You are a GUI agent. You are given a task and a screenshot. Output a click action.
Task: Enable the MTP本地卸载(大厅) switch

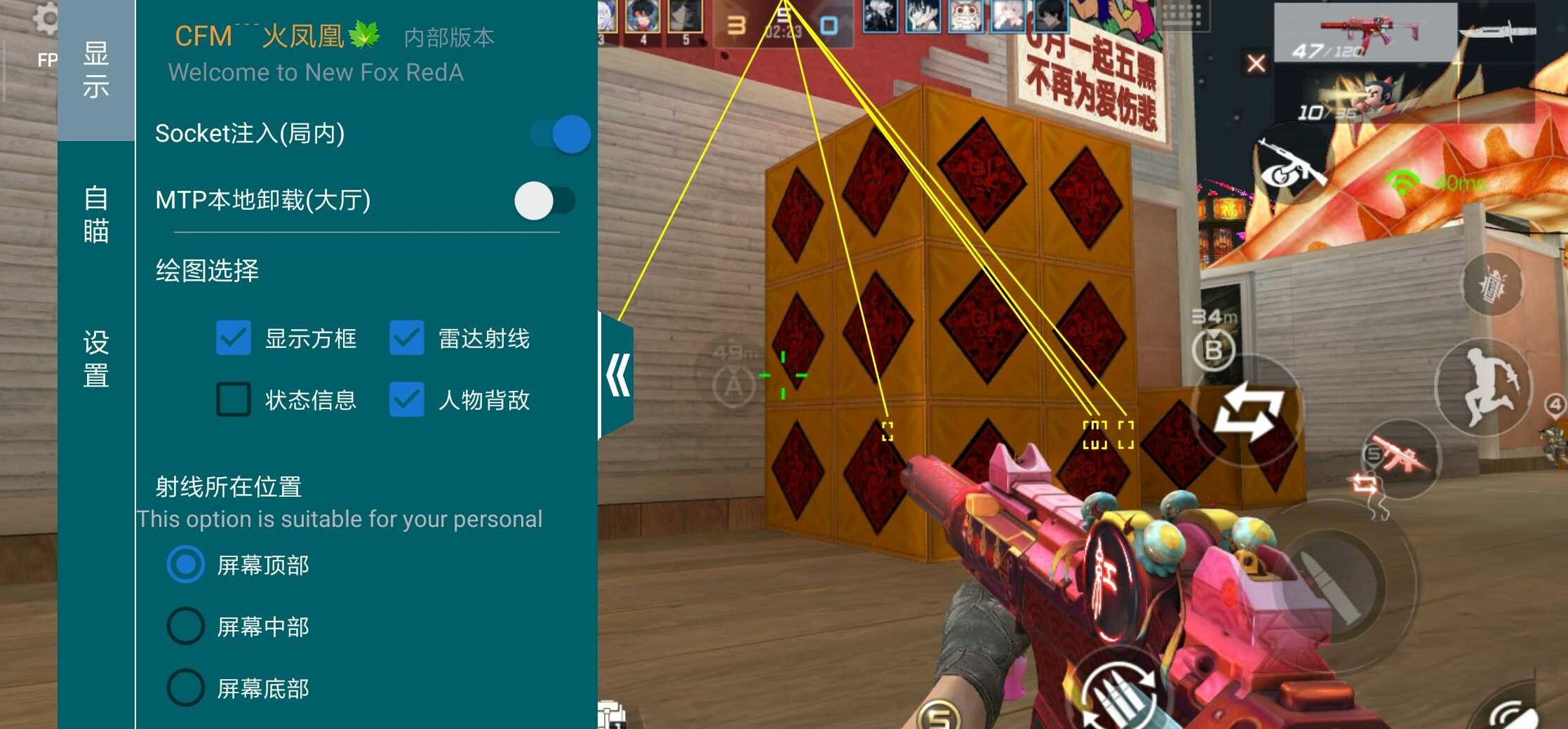pos(535,202)
